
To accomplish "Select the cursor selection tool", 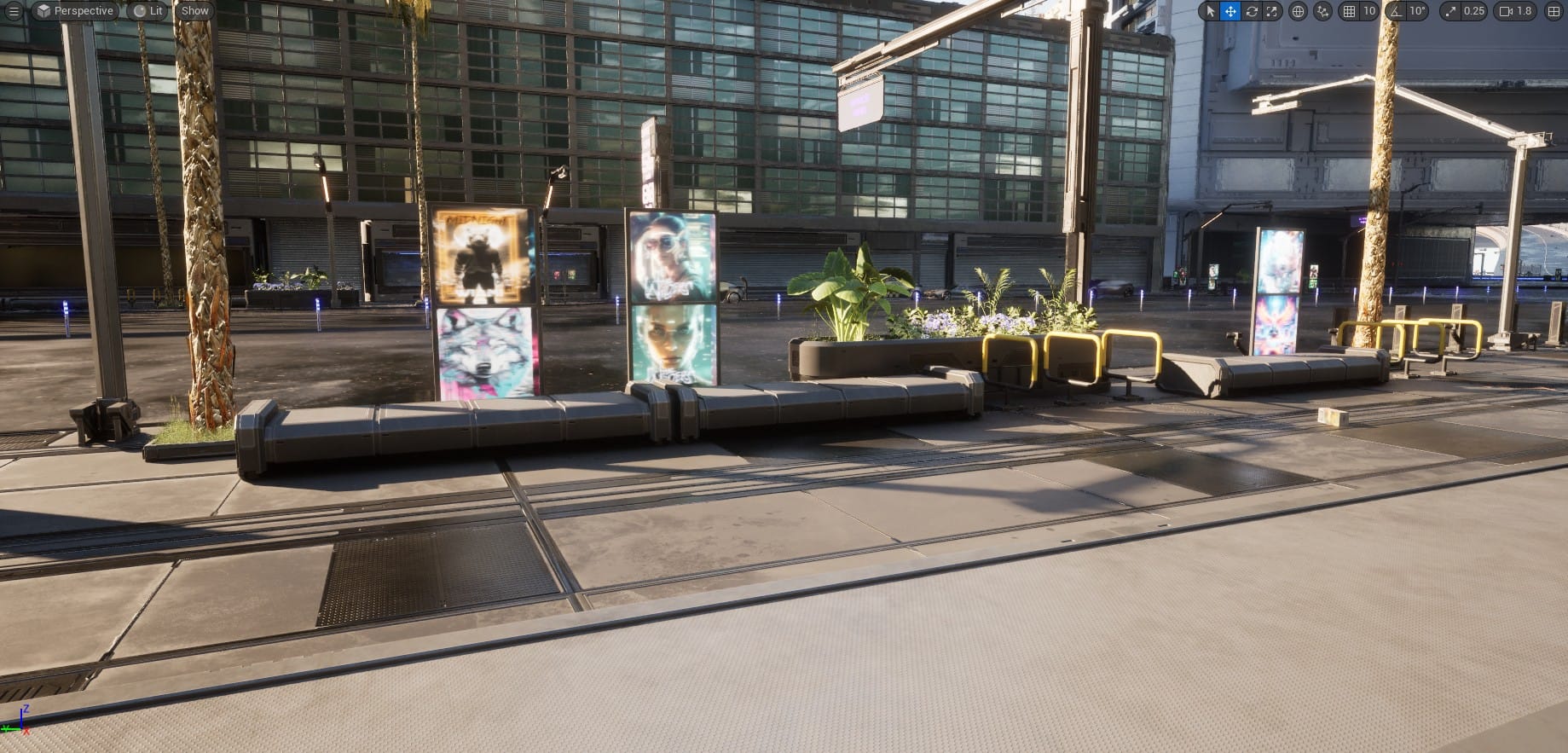I will pyautogui.click(x=1211, y=12).
